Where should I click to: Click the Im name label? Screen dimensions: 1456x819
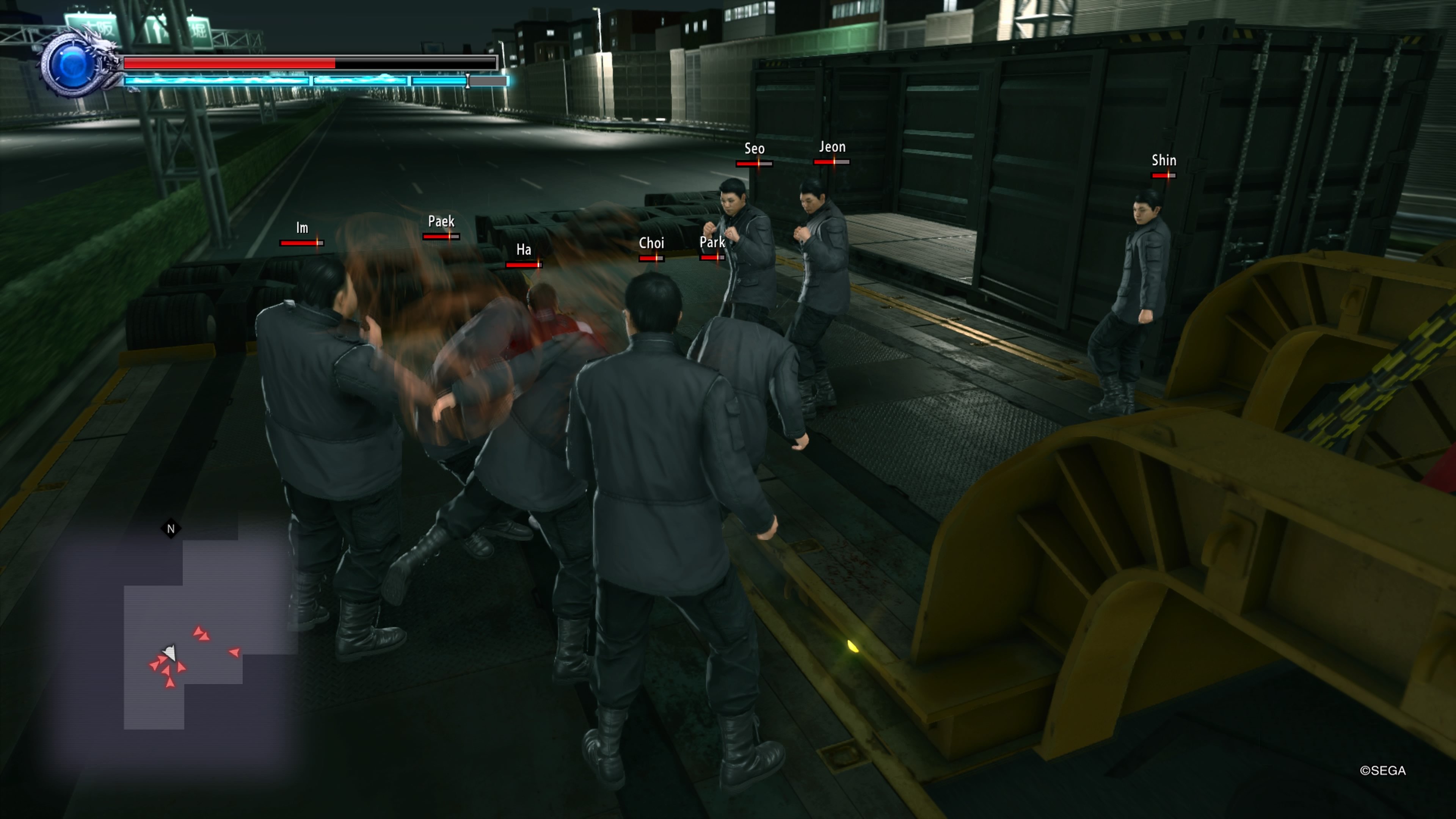(x=301, y=228)
